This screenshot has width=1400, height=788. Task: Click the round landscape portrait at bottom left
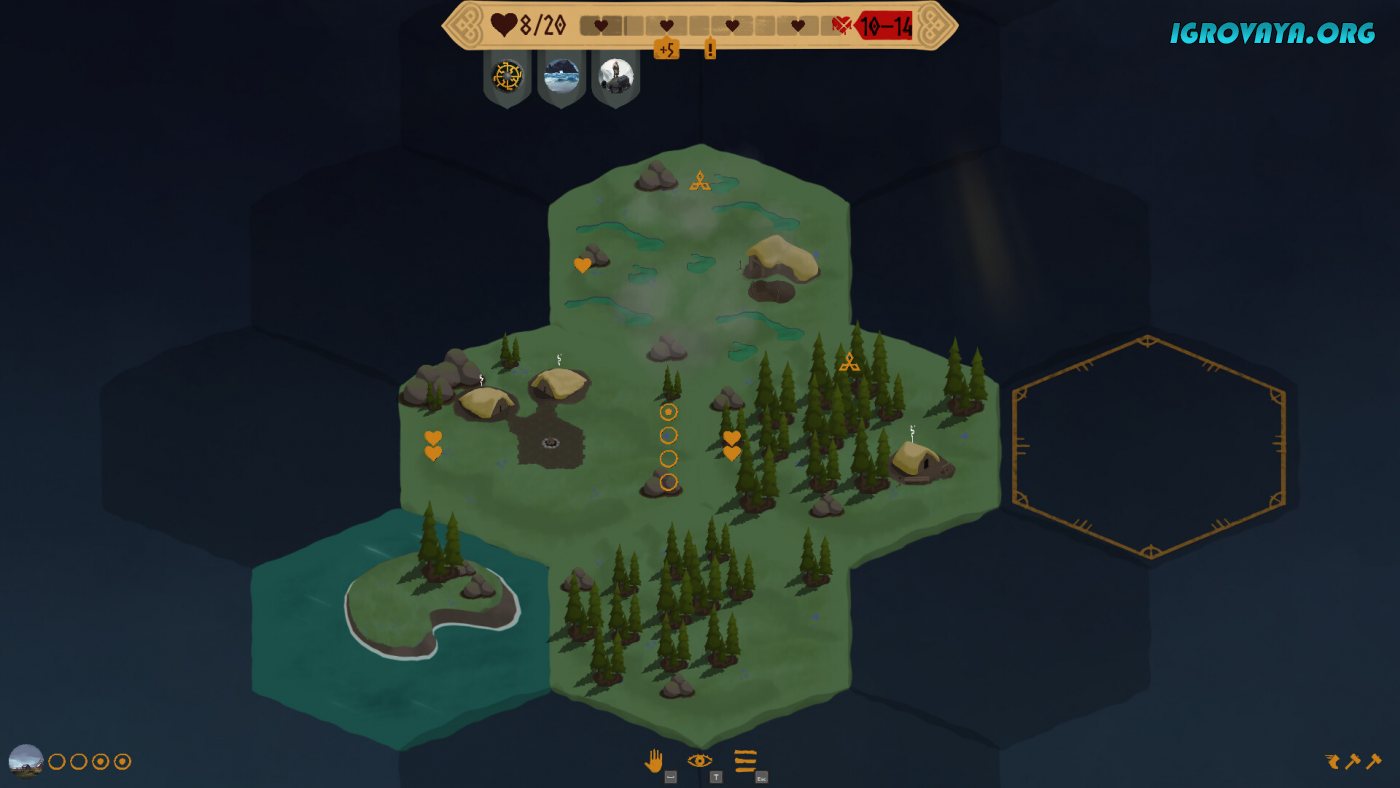pyautogui.click(x=26, y=761)
